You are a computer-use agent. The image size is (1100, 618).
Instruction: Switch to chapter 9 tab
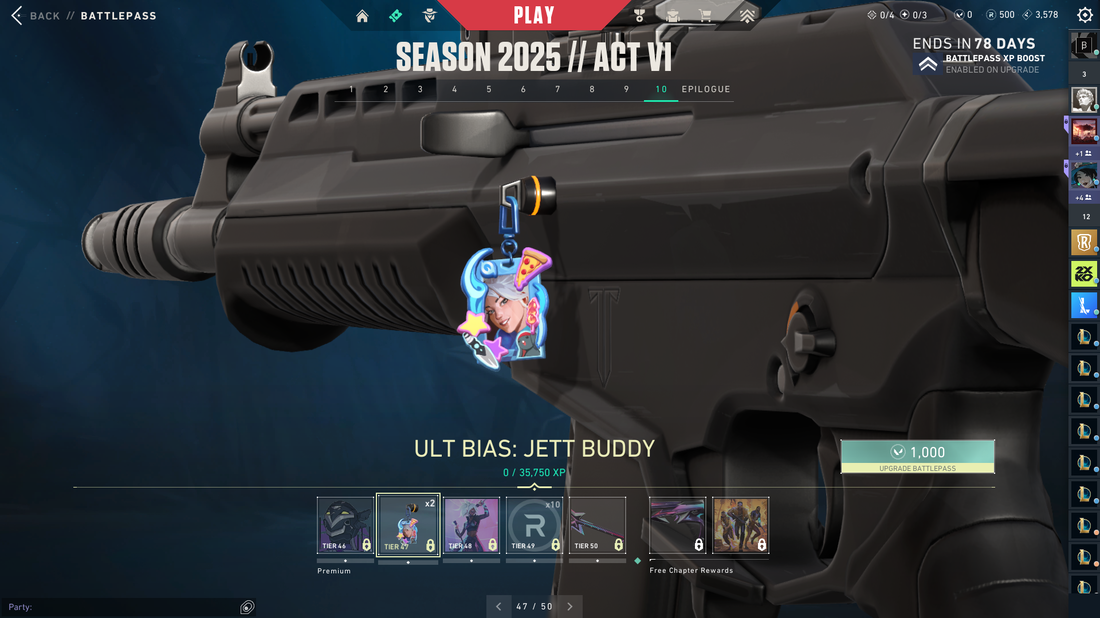(626, 89)
